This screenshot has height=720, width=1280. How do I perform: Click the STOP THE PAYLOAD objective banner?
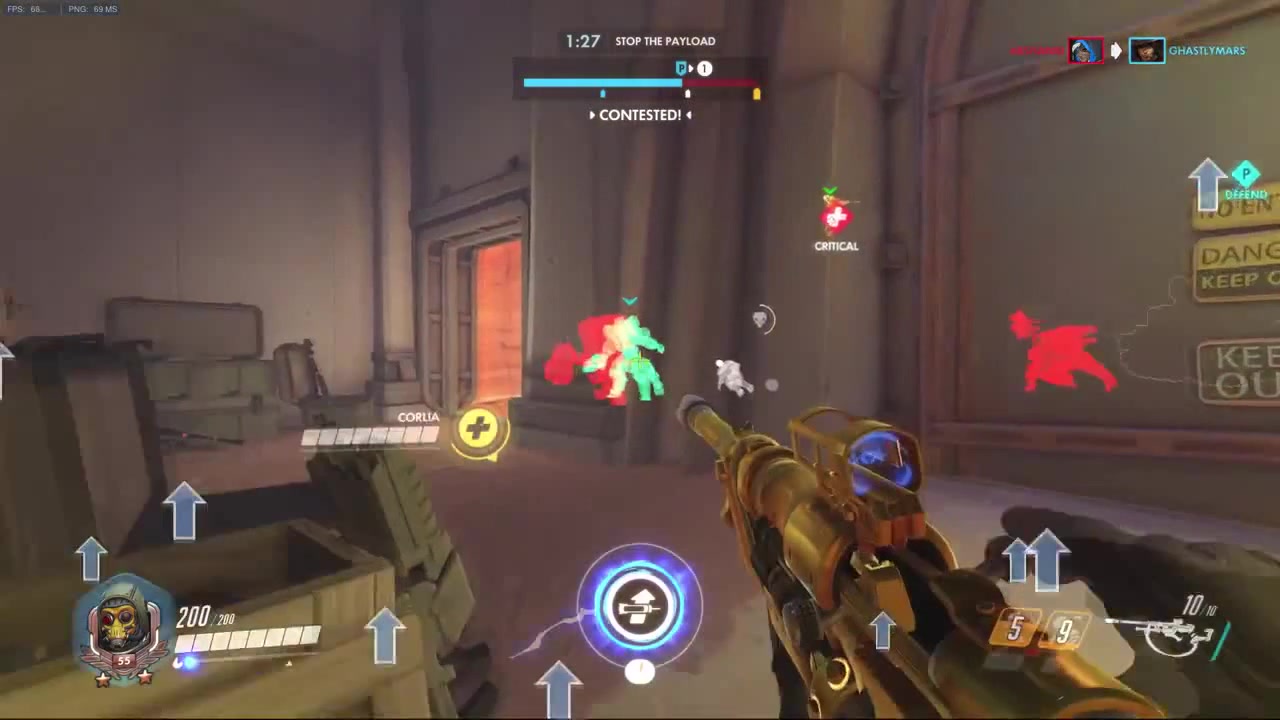(x=665, y=41)
